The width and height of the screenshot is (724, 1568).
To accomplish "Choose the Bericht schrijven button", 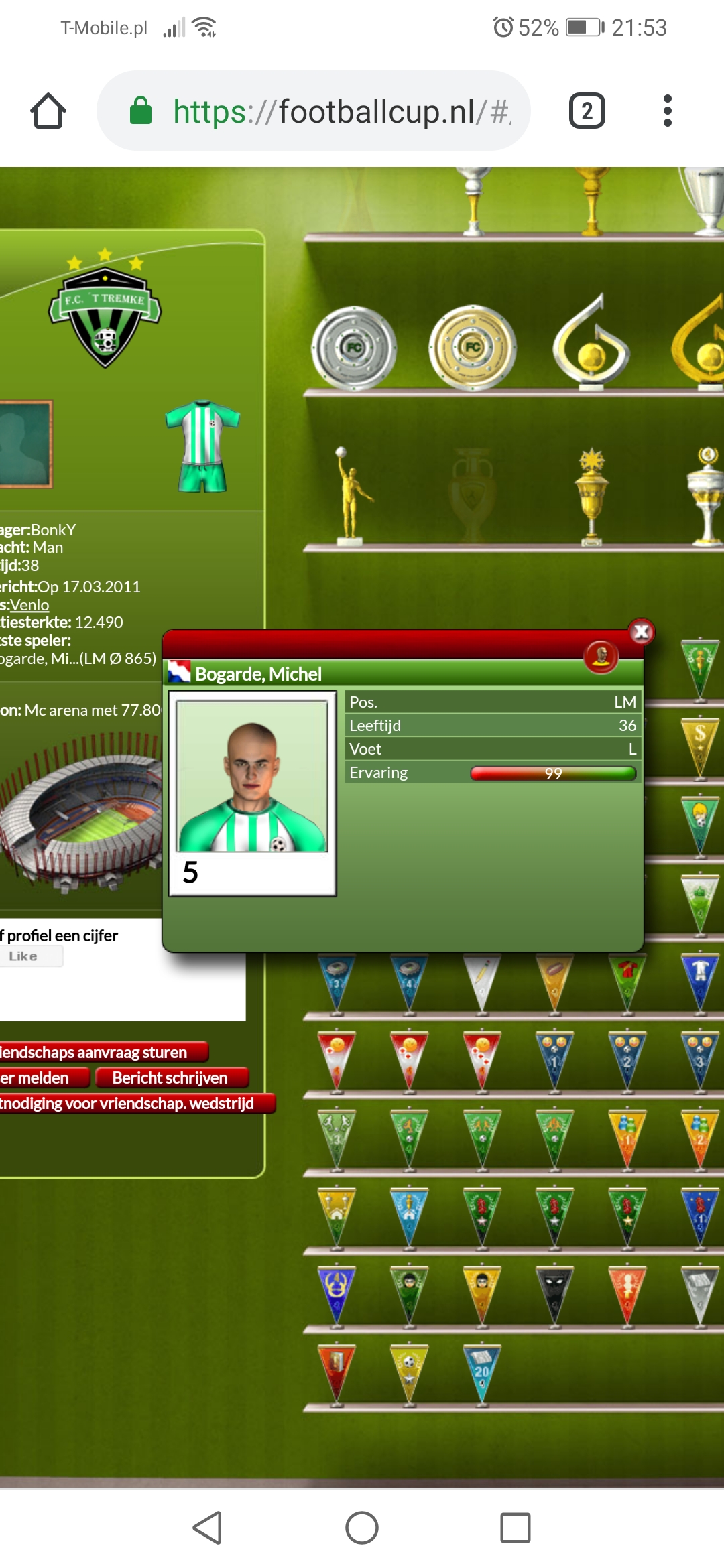I will pos(171,1078).
